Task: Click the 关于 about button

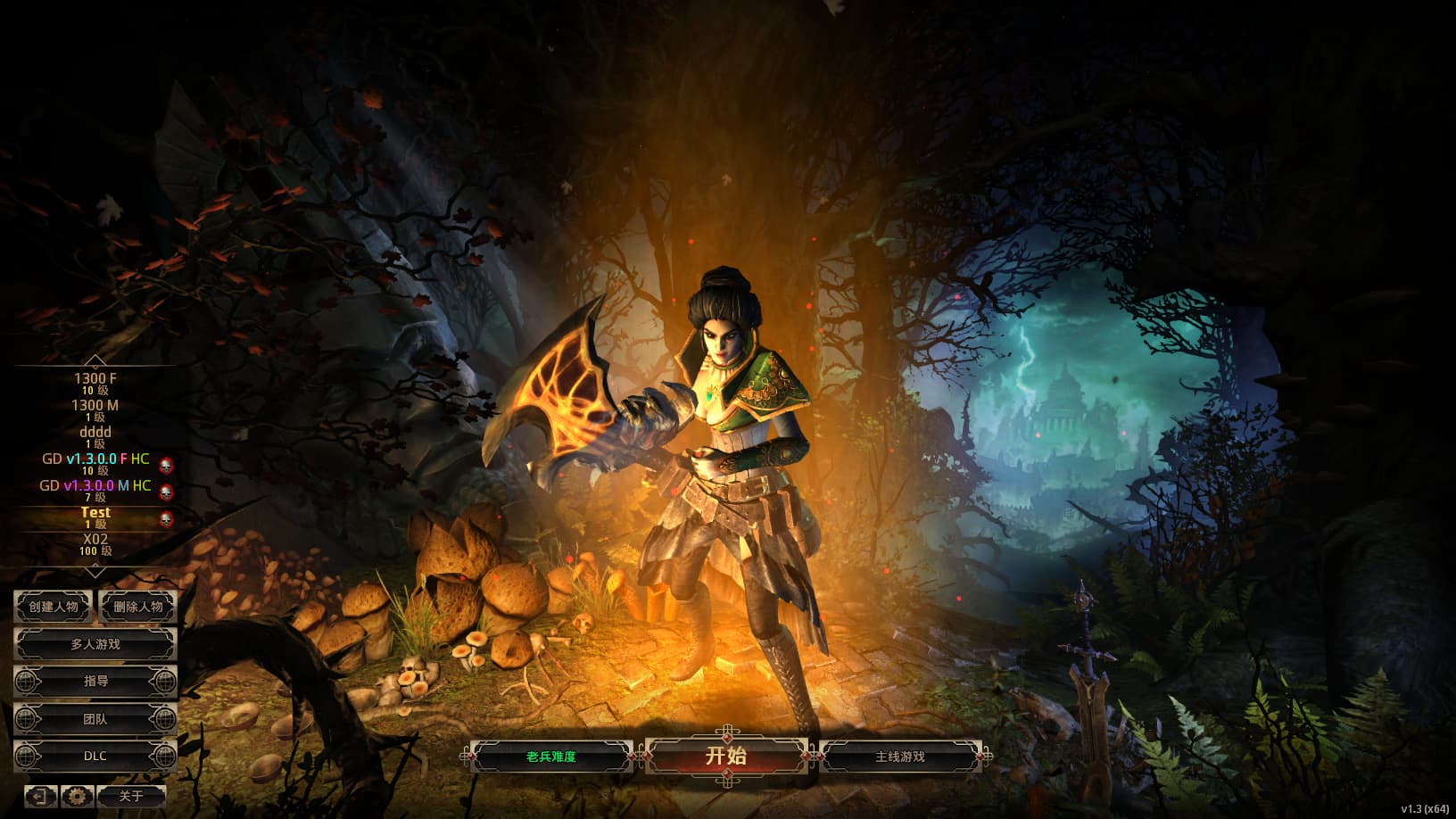Action: click(x=131, y=796)
